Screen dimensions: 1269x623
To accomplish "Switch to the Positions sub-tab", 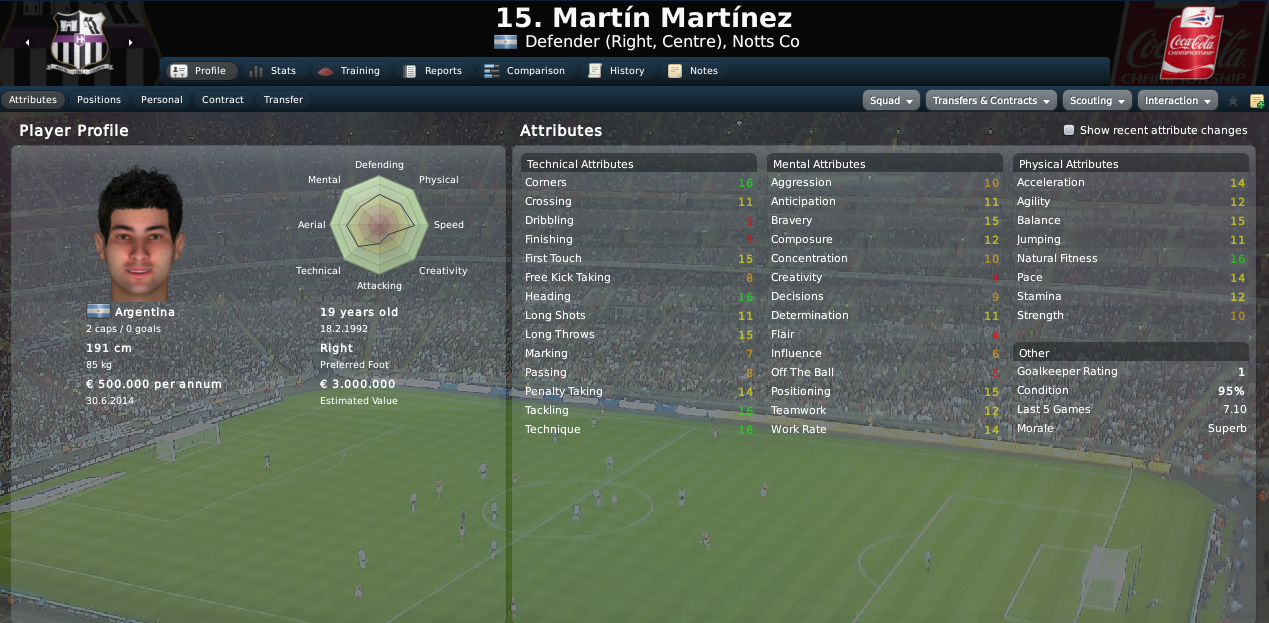I will [99, 100].
